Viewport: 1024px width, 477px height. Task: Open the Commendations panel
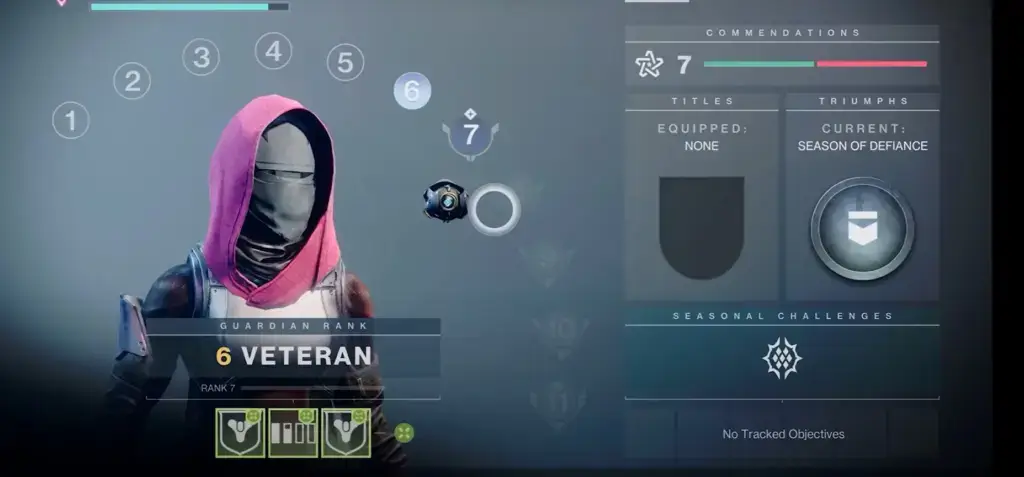[x=782, y=64]
